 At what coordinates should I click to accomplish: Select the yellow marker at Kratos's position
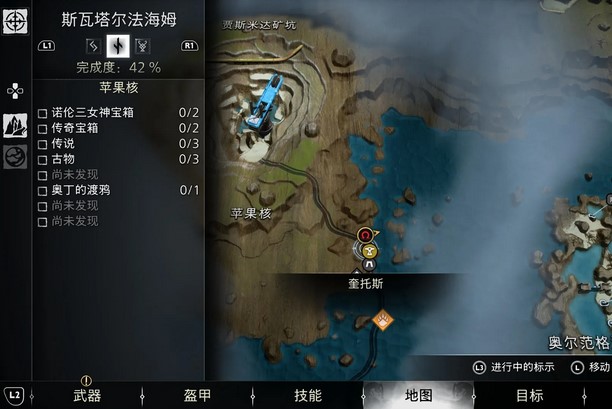[370, 251]
